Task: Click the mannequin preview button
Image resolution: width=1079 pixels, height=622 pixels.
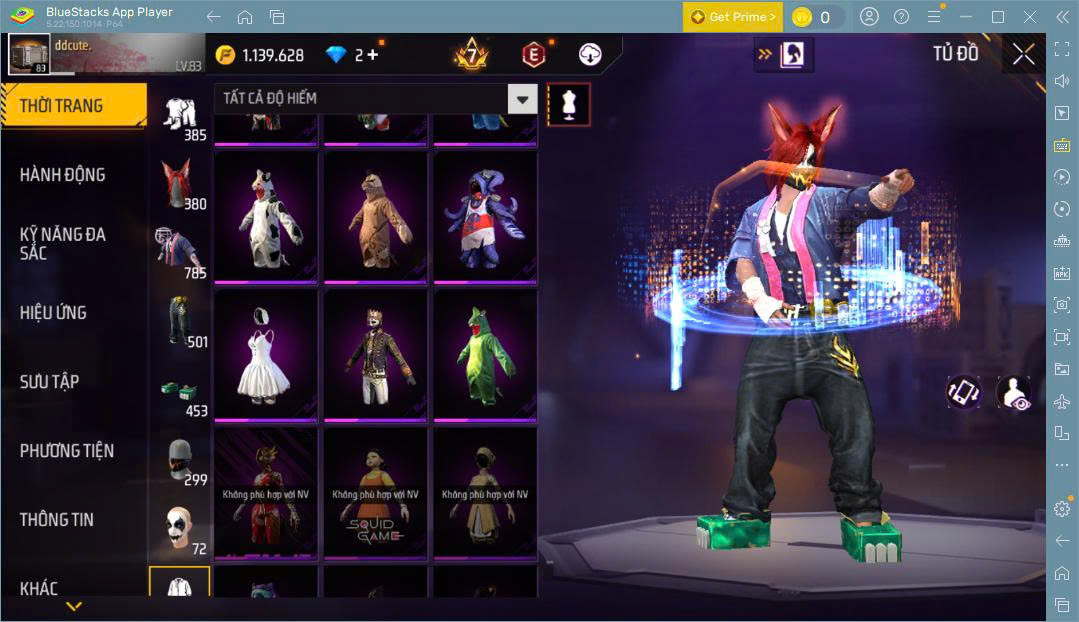Action: [568, 104]
